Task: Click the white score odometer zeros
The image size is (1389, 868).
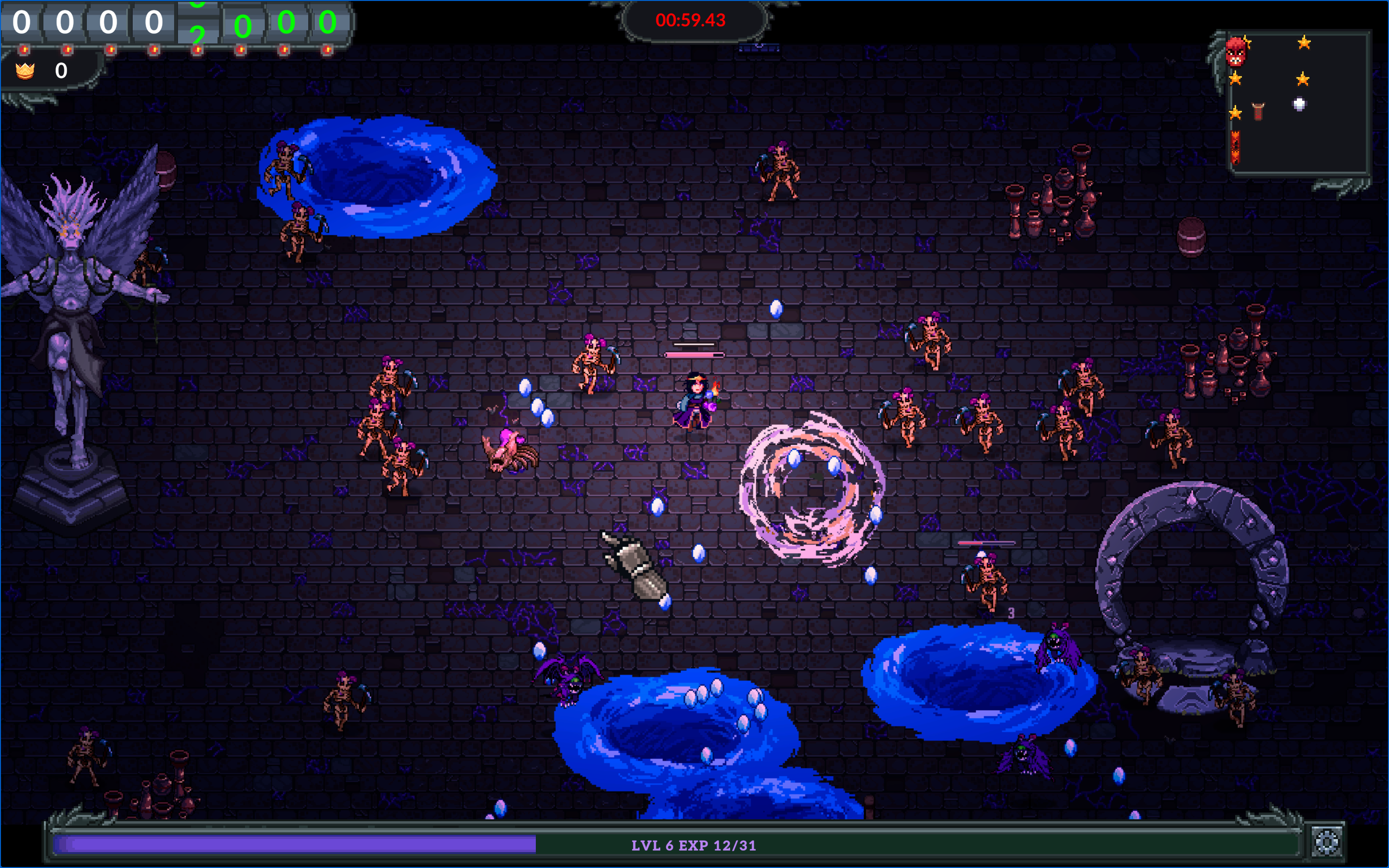Action: 86,23
